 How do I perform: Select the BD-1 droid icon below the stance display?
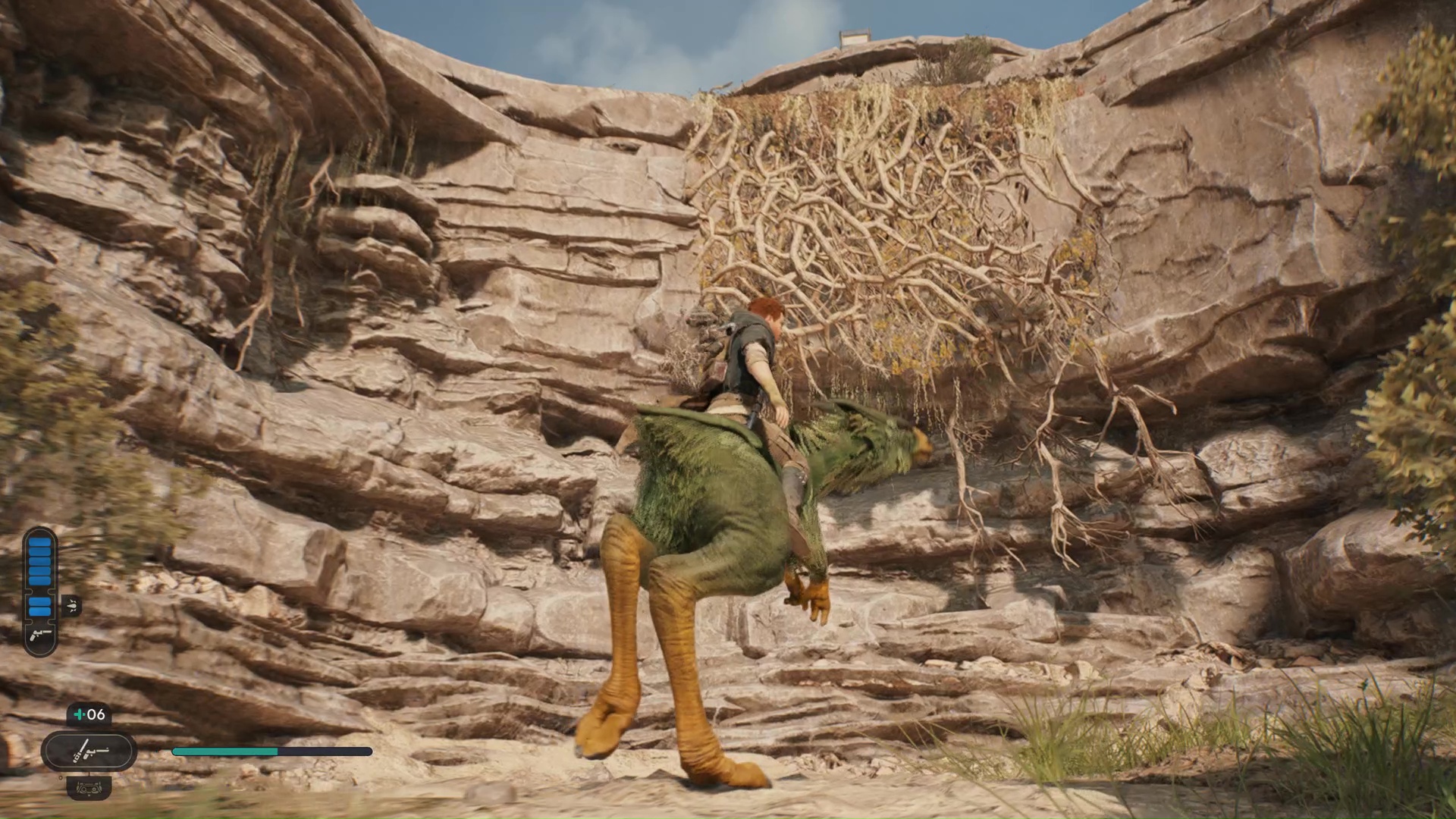coord(89,789)
